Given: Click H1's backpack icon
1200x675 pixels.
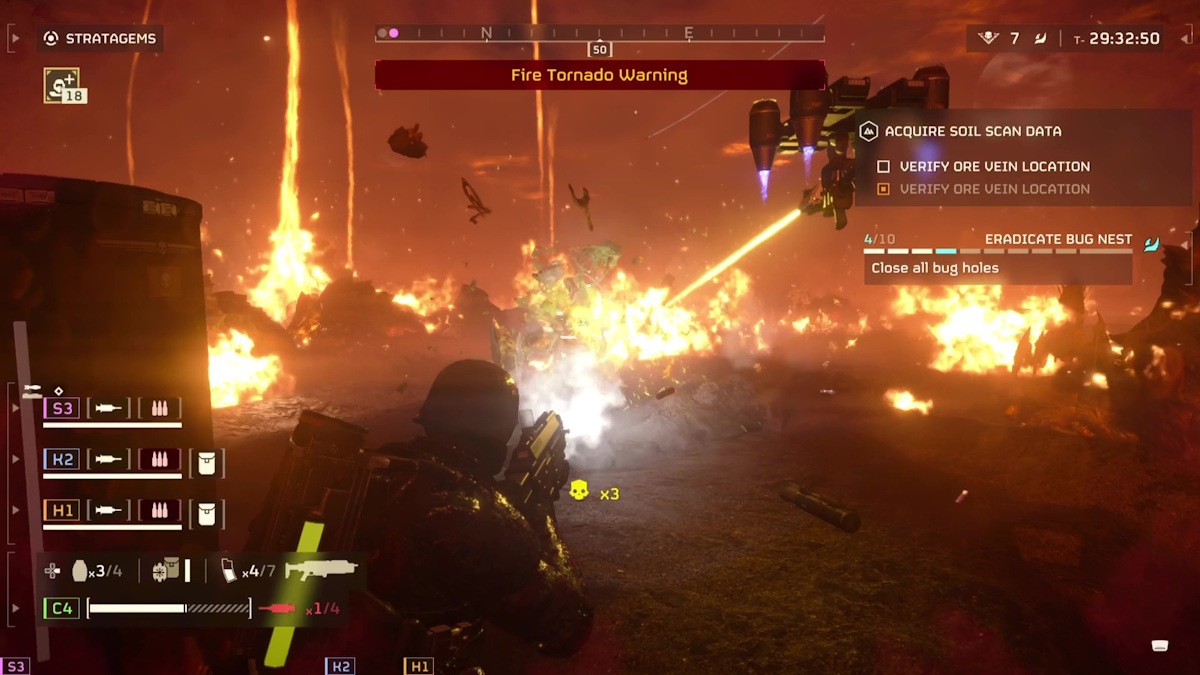Looking at the screenshot, I should coord(207,512).
